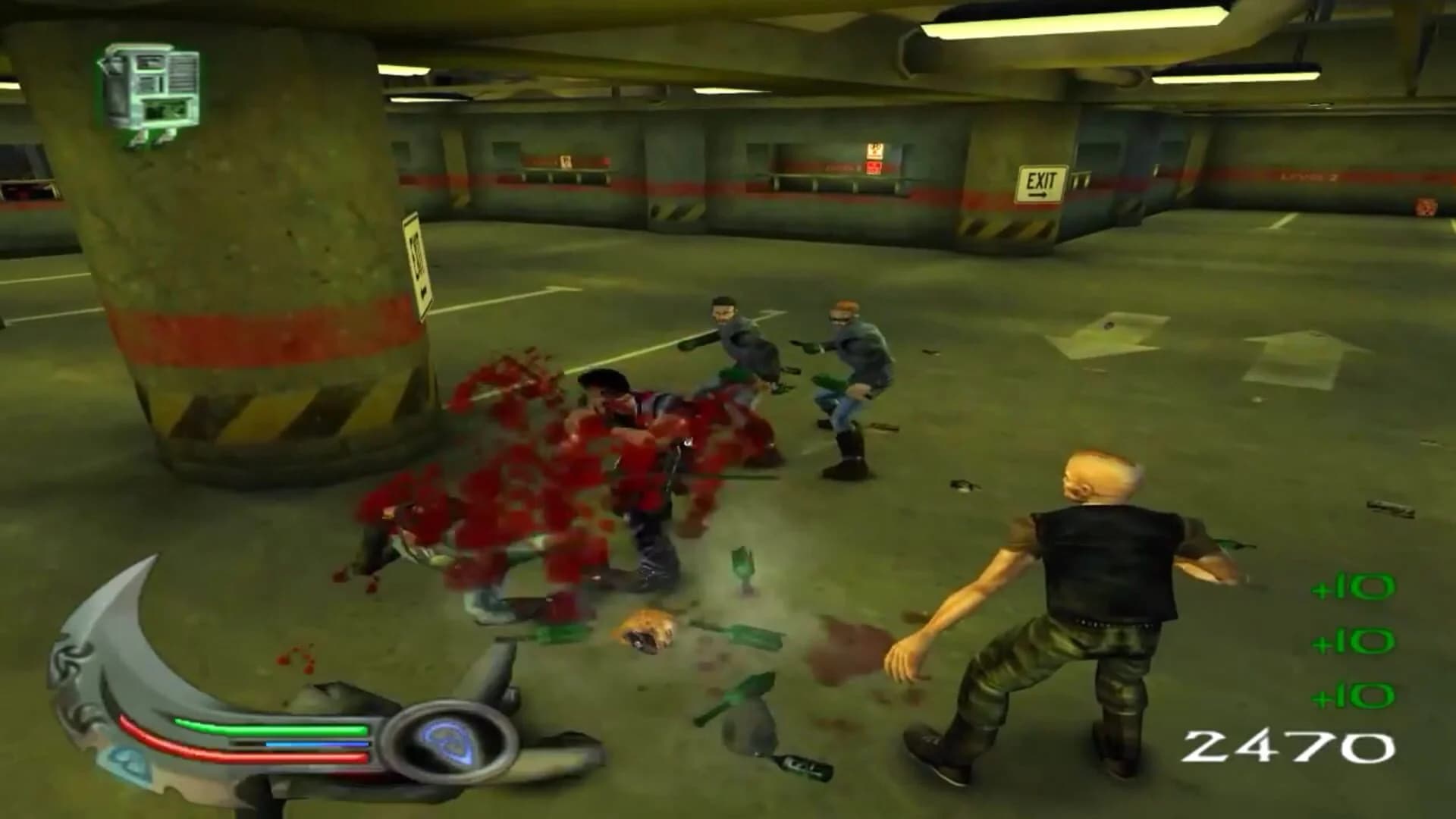Click the glowing green machine pickup icon

tap(149, 85)
